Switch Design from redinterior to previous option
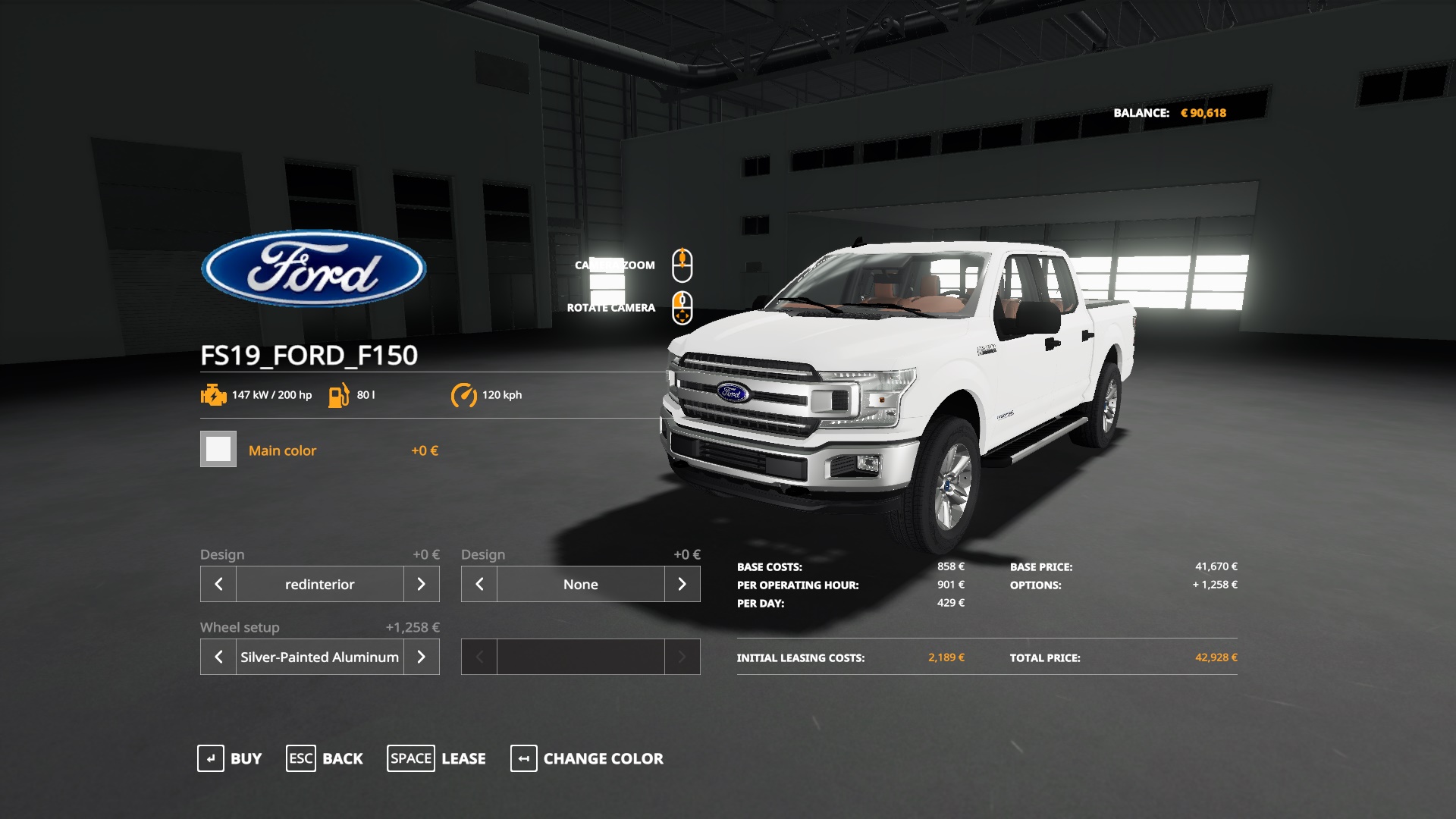Screen dimensions: 1456x819 coord(218,584)
